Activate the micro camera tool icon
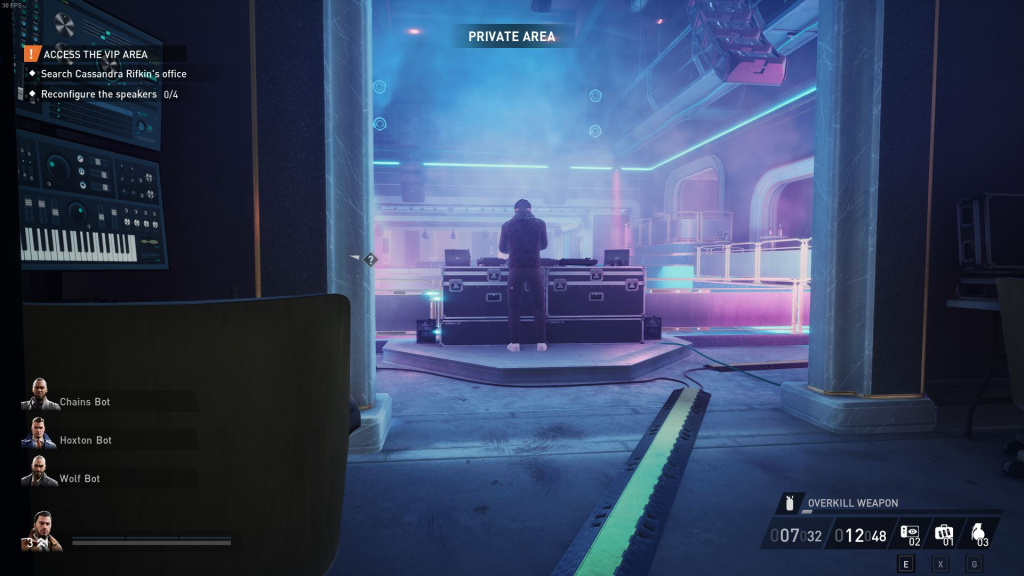Screen dimensions: 1024x576 coord(911,533)
